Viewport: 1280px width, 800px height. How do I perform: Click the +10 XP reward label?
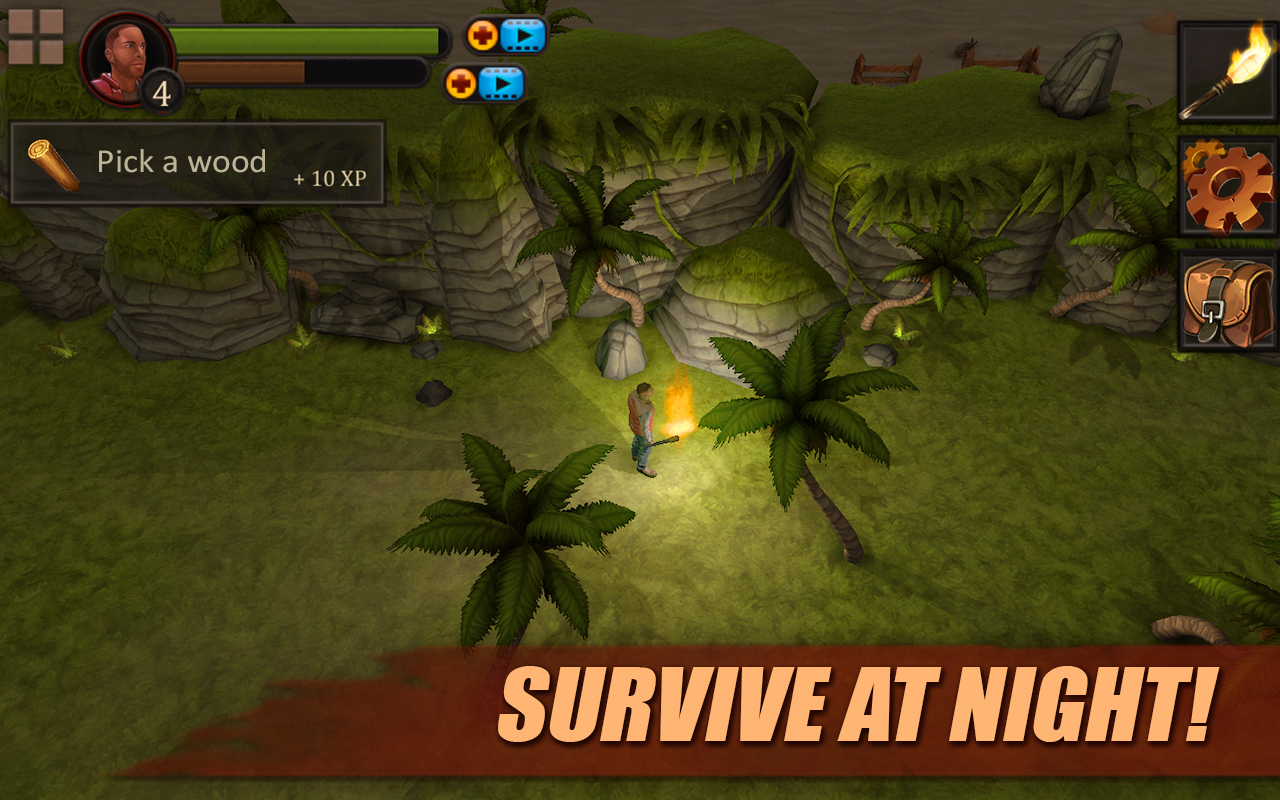(x=329, y=180)
